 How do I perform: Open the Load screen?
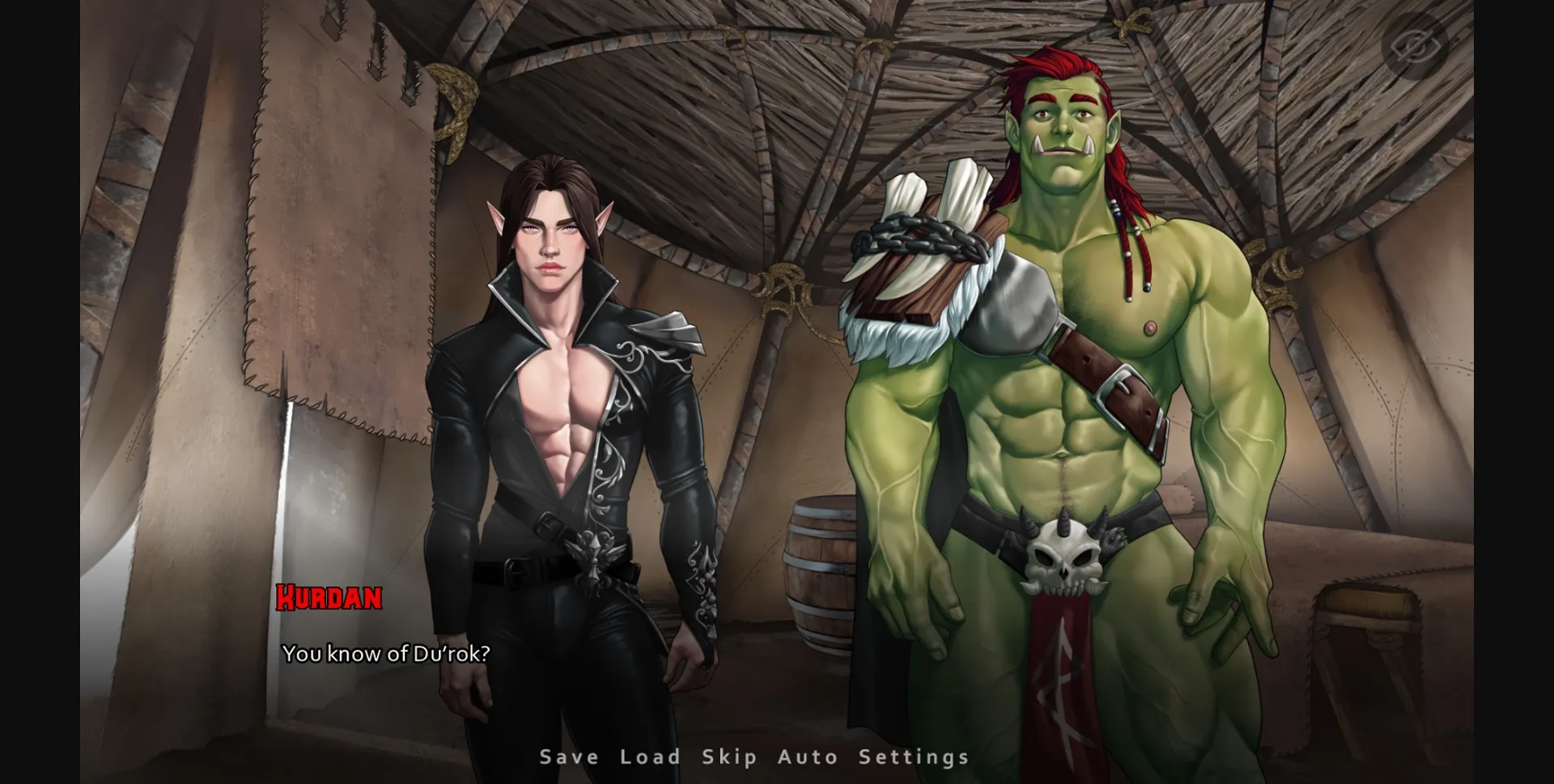click(x=648, y=757)
